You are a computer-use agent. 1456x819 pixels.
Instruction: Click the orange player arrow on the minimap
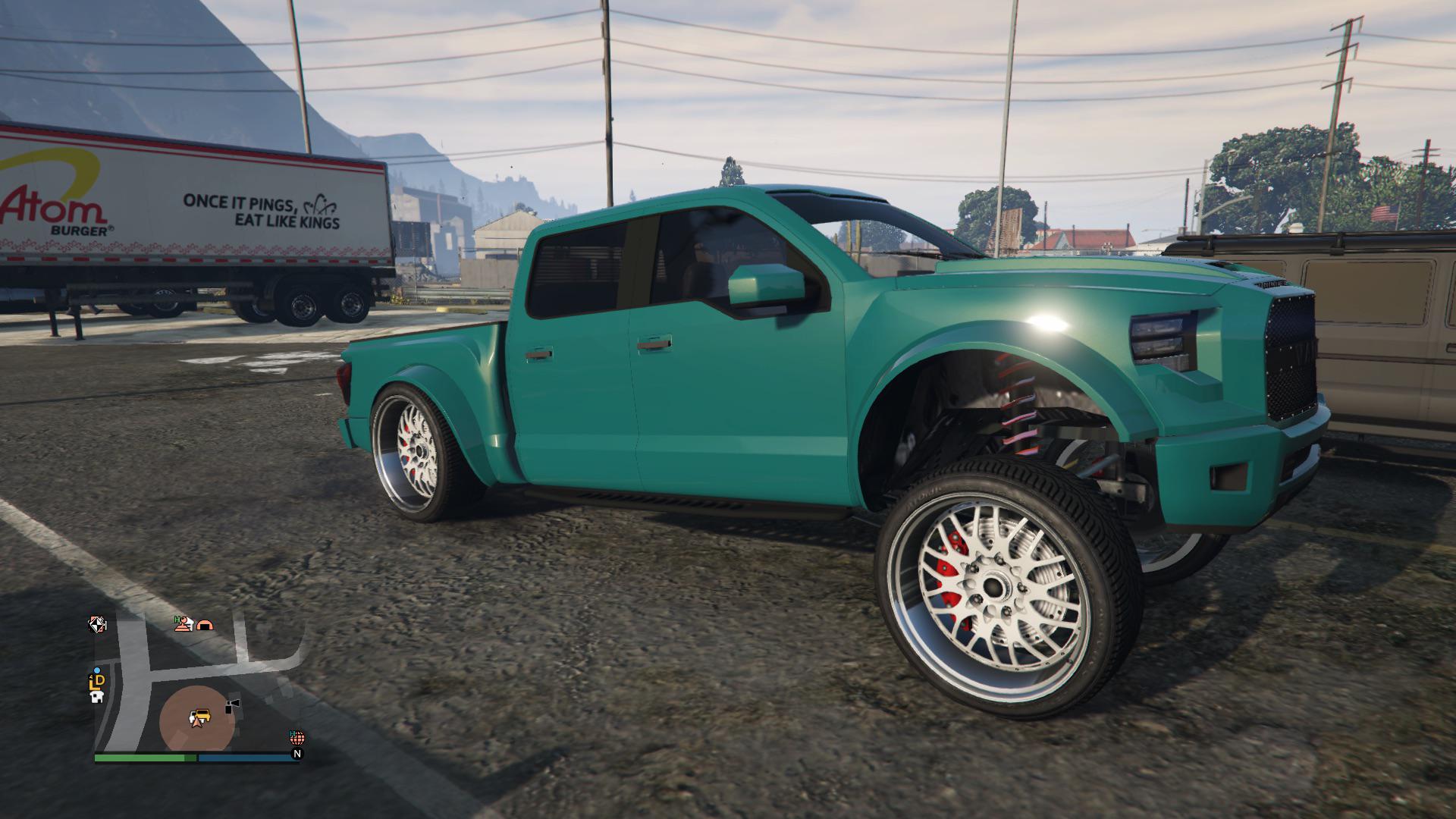click(x=196, y=722)
